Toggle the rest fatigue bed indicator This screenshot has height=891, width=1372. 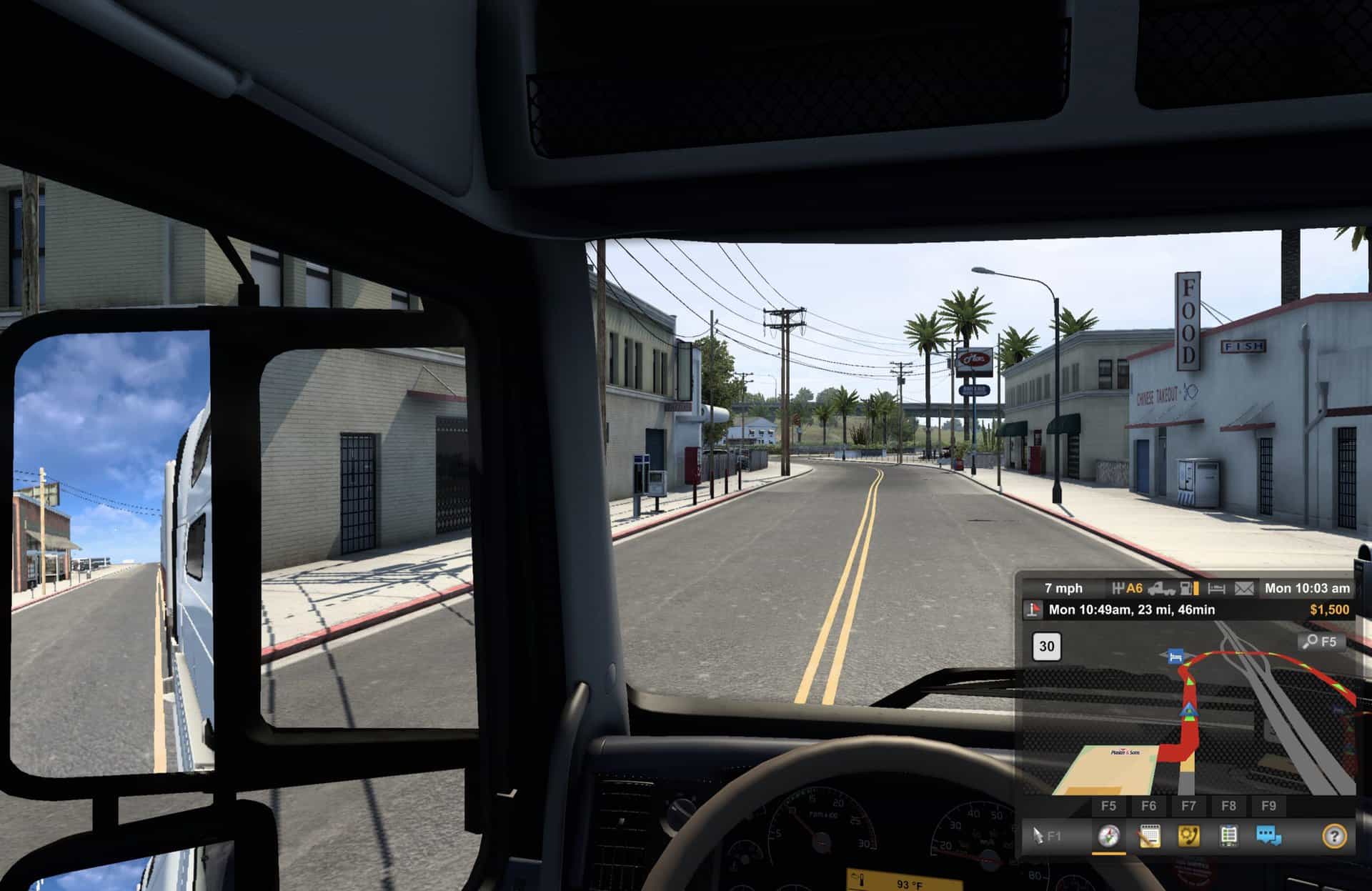click(x=1216, y=587)
